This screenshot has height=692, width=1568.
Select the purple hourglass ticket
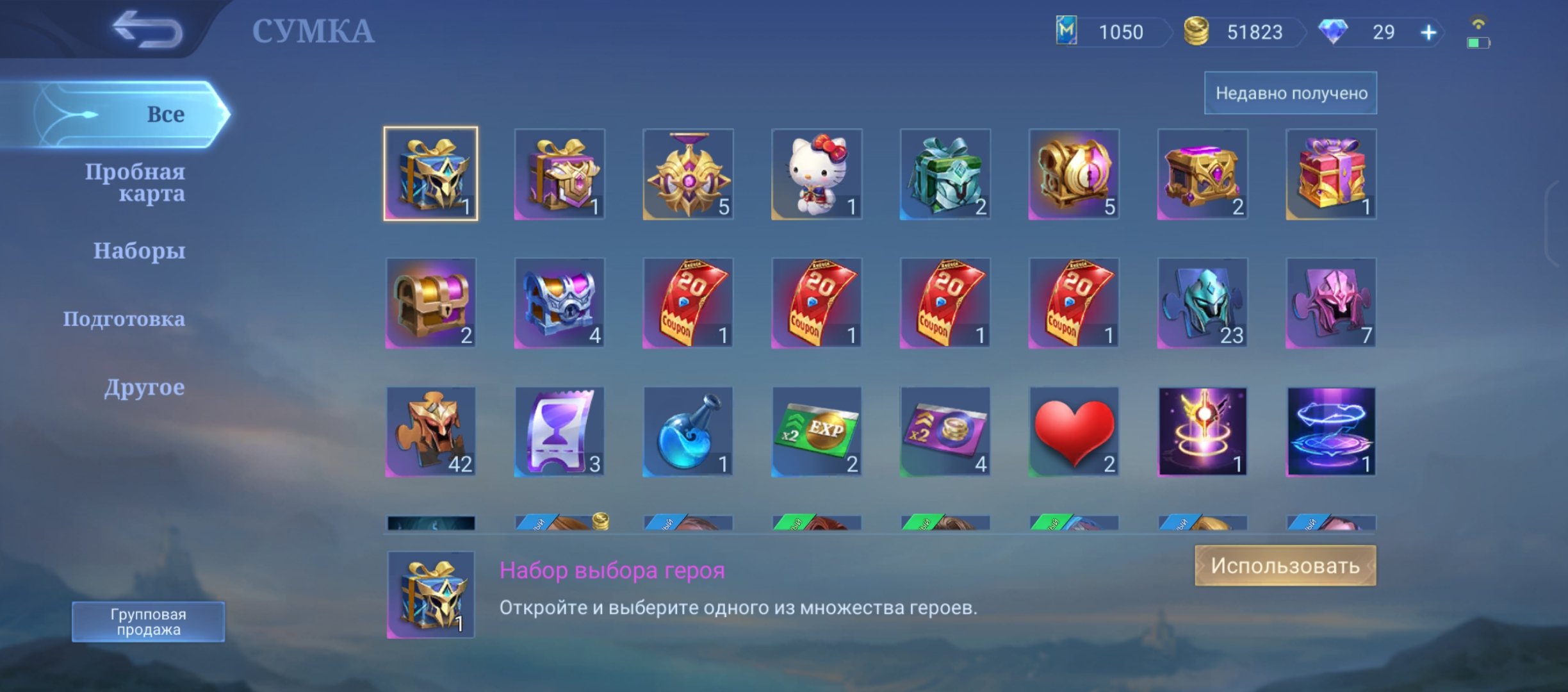pos(559,431)
